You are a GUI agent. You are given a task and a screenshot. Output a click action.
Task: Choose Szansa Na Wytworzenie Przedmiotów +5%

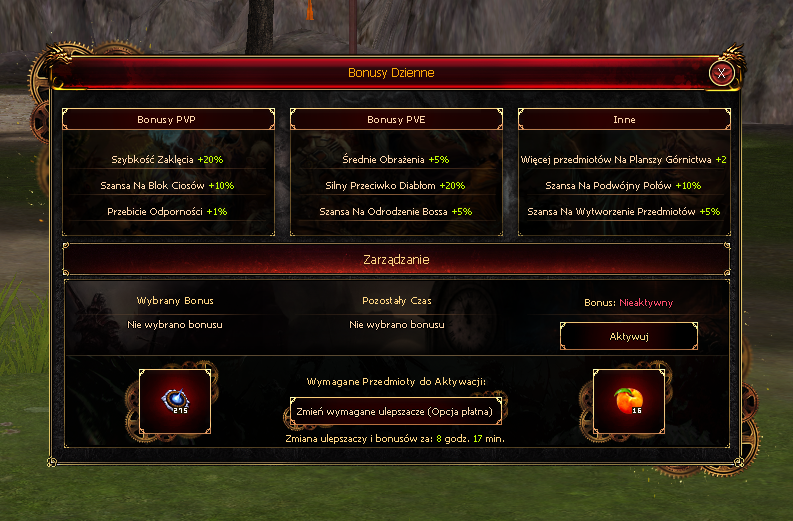624,211
